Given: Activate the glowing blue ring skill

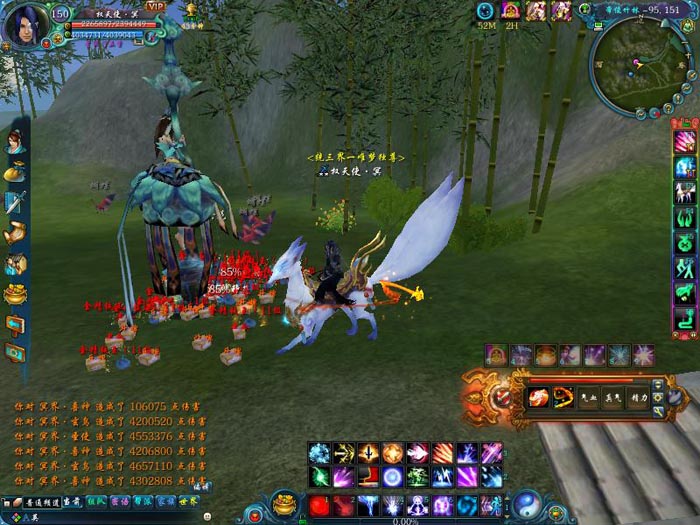Looking at the screenshot, I should [x=393, y=476].
